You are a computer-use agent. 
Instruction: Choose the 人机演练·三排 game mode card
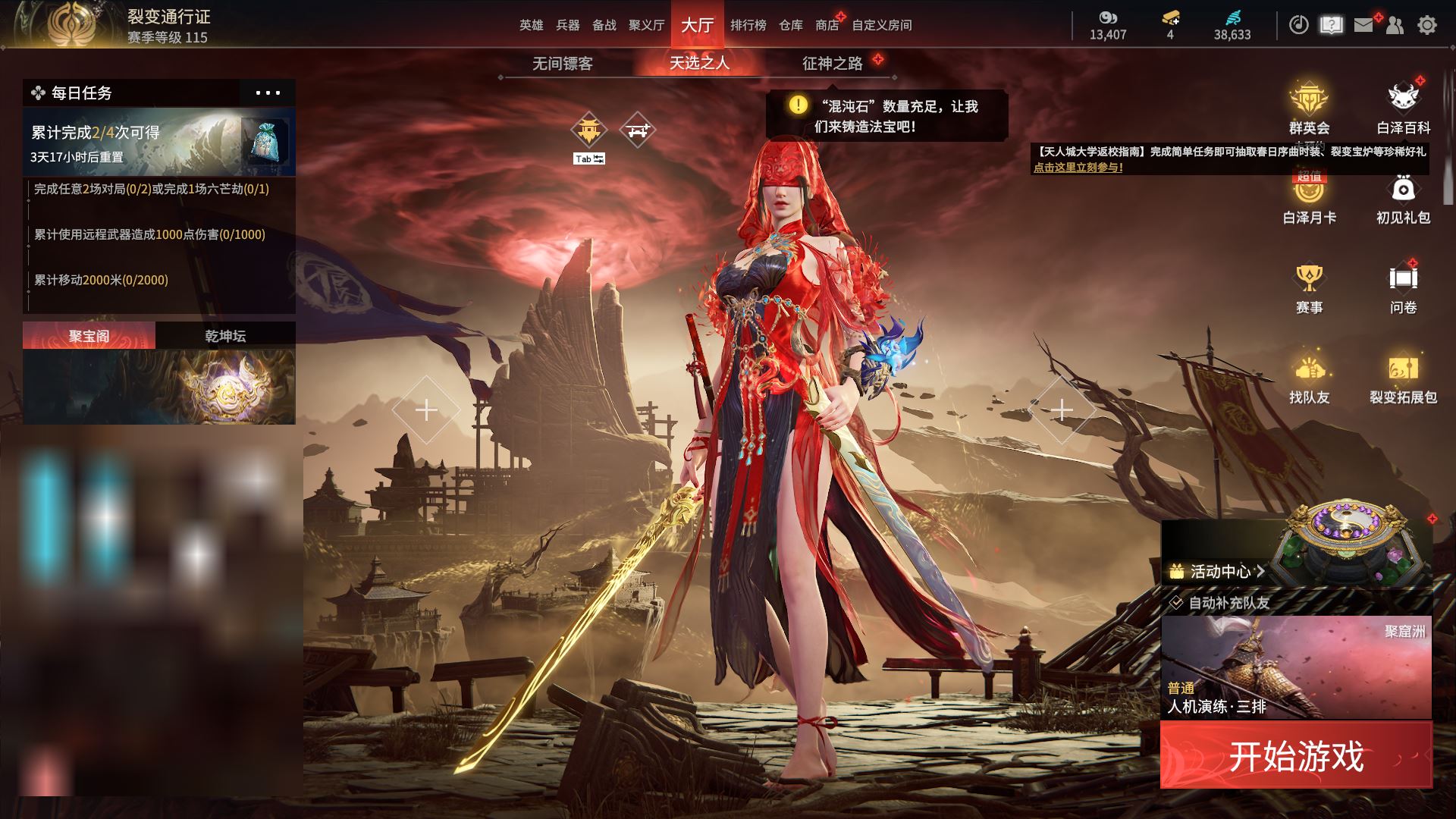pyautogui.click(x=1296, y=667)
